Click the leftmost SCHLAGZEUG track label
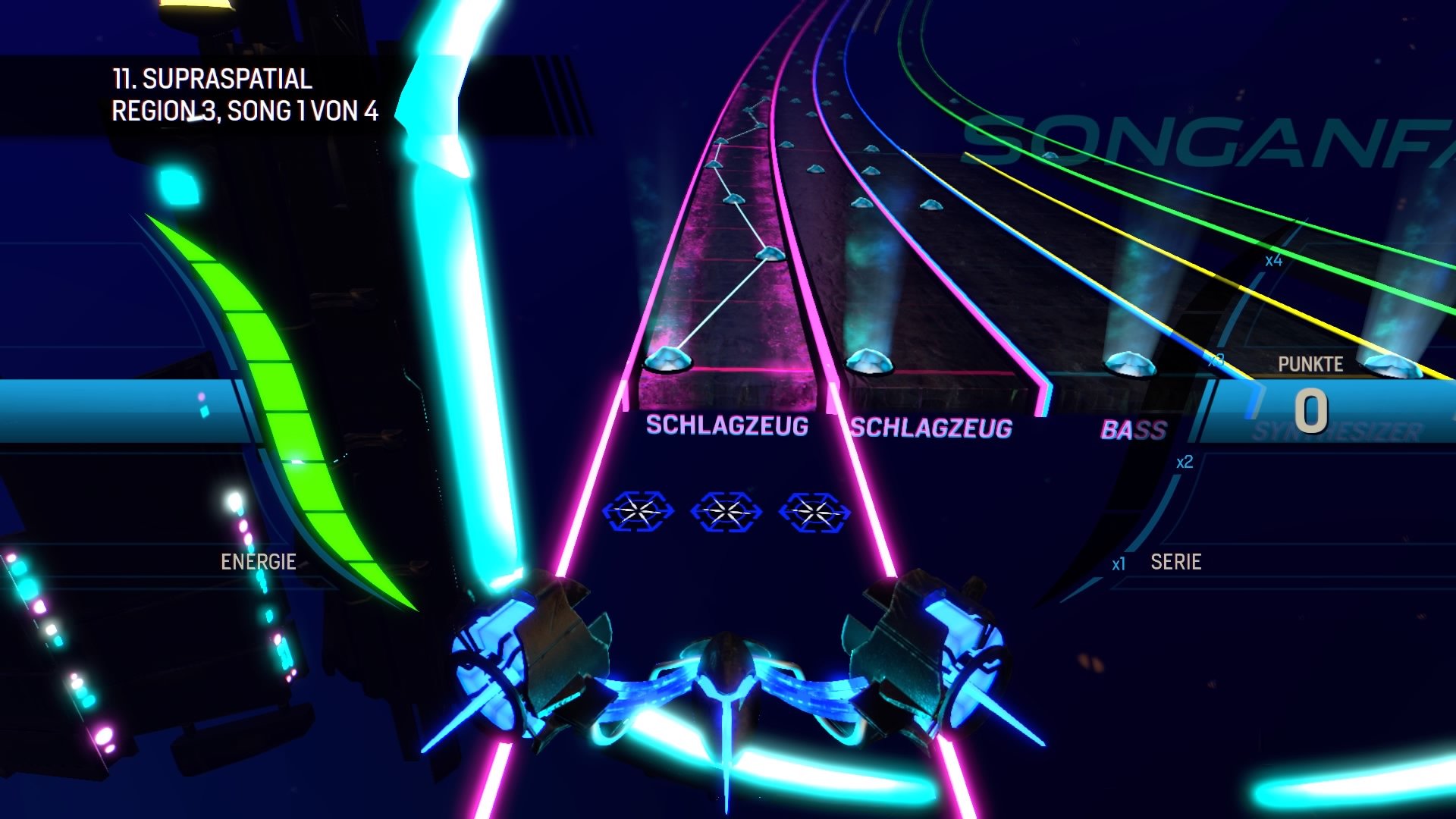 tap(726, 425)
